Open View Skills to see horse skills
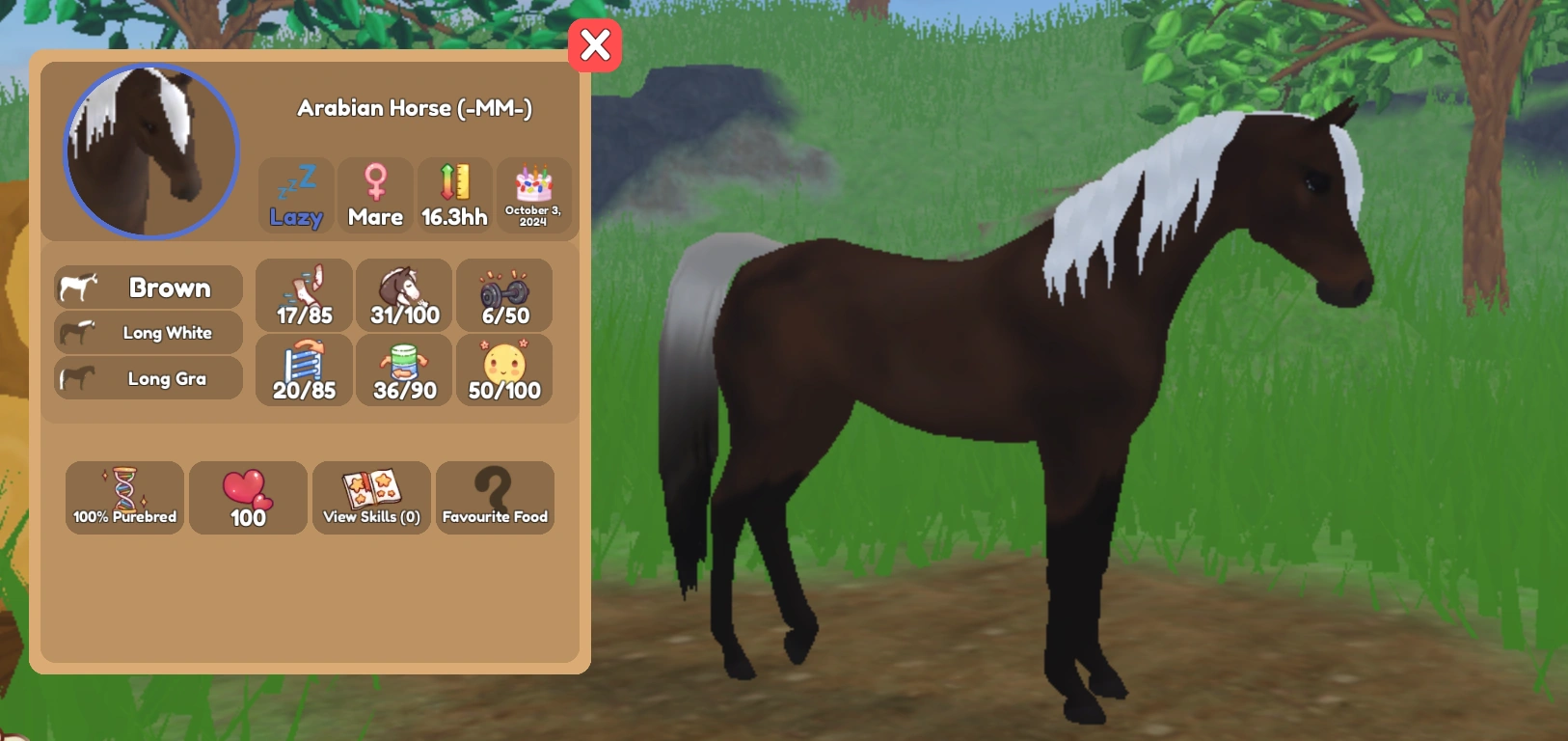 371,498
